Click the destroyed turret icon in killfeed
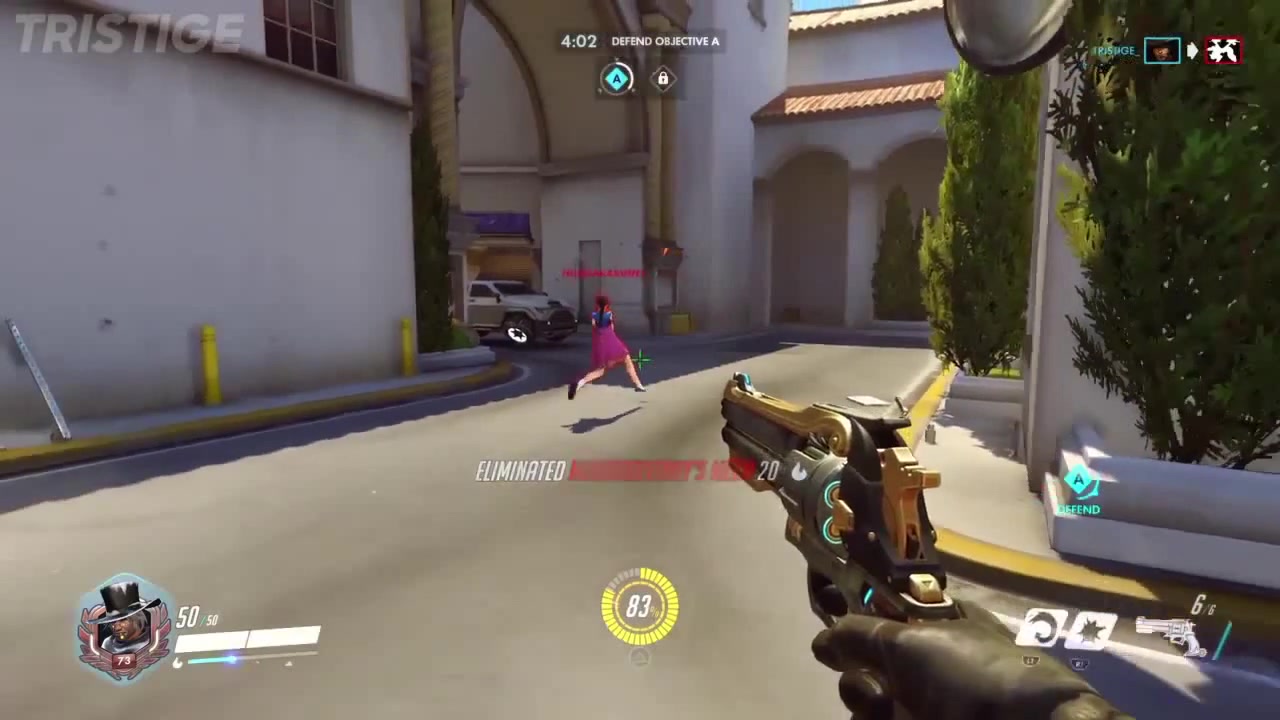Screen dimensions: 1280x720 coord(1222,51)
